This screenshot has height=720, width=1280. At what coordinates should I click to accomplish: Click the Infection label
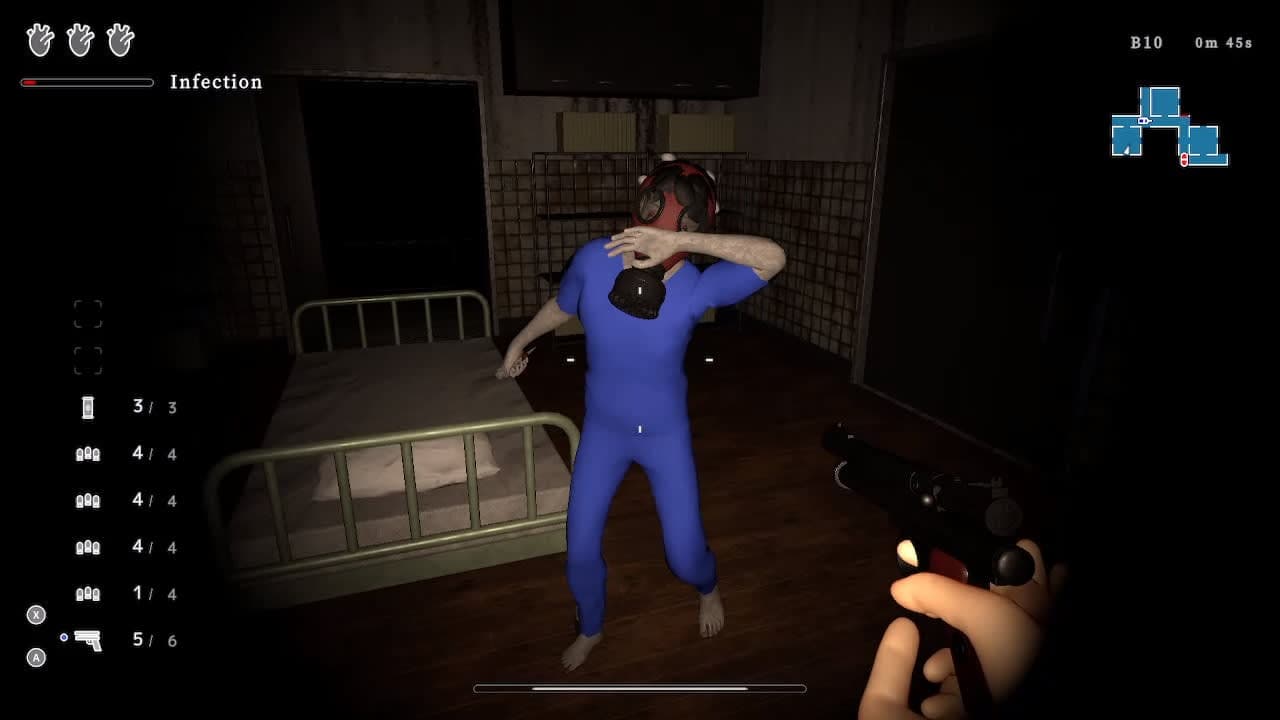click(216, 82)
